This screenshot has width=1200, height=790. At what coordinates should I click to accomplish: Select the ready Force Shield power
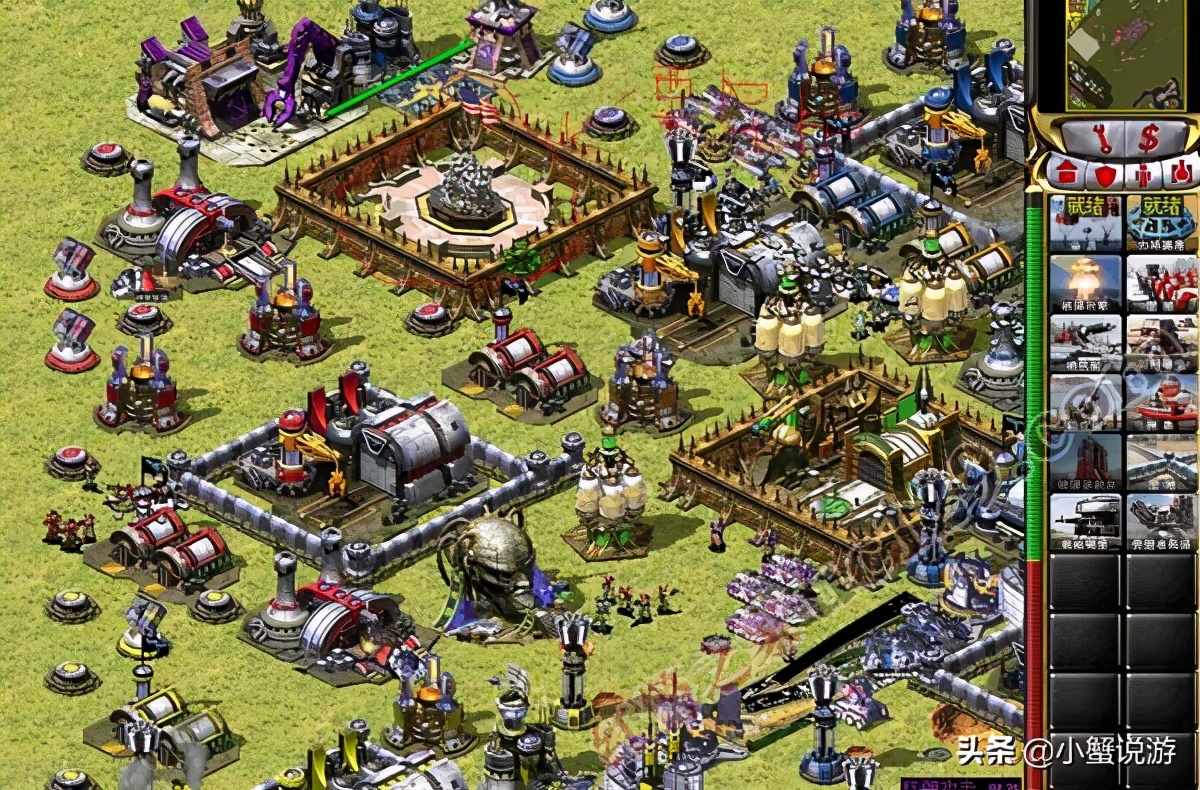[1161, 224]
